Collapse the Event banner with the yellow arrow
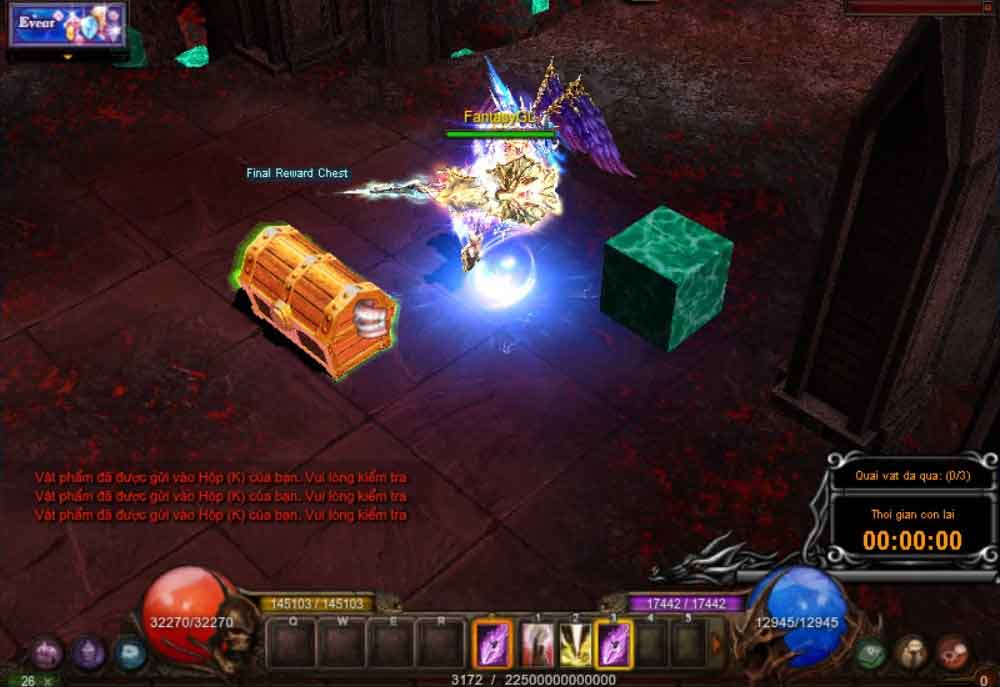 (x=68, y=56)
